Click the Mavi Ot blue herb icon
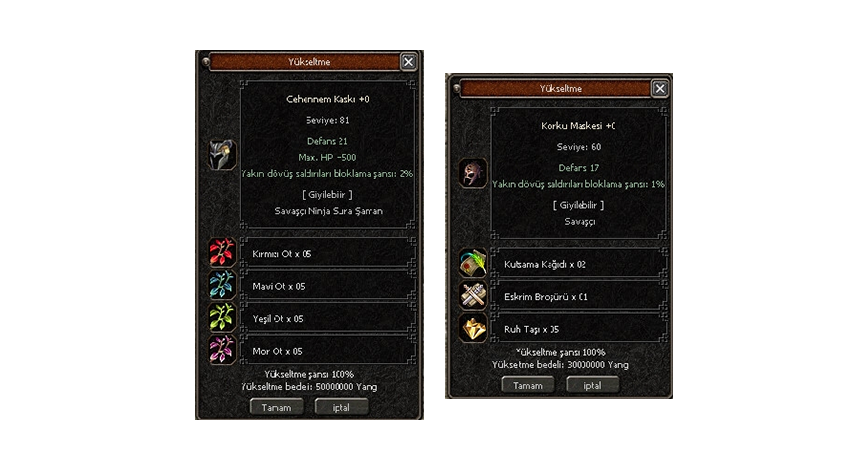867x469 pixels. coord(222,286)
